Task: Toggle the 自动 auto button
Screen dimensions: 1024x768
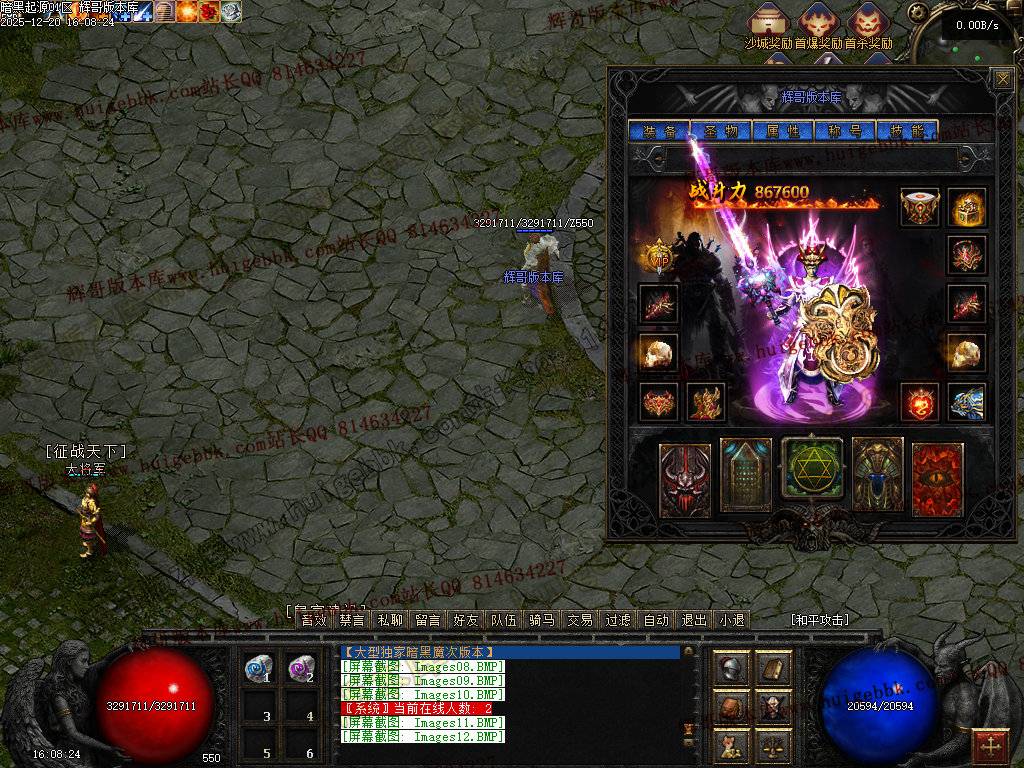Action: (656, 620)
